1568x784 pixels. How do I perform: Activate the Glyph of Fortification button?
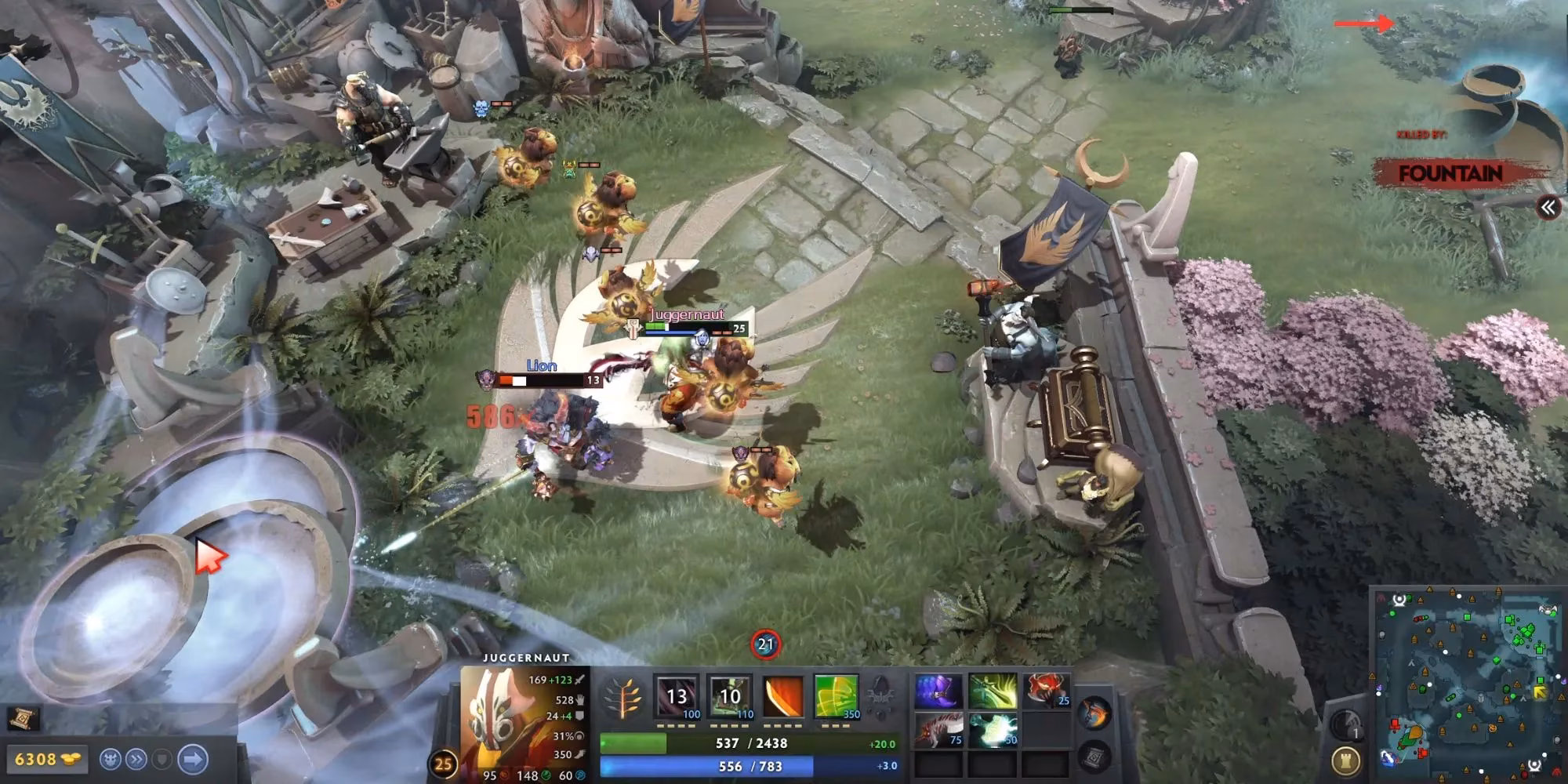coord(1347,761)
